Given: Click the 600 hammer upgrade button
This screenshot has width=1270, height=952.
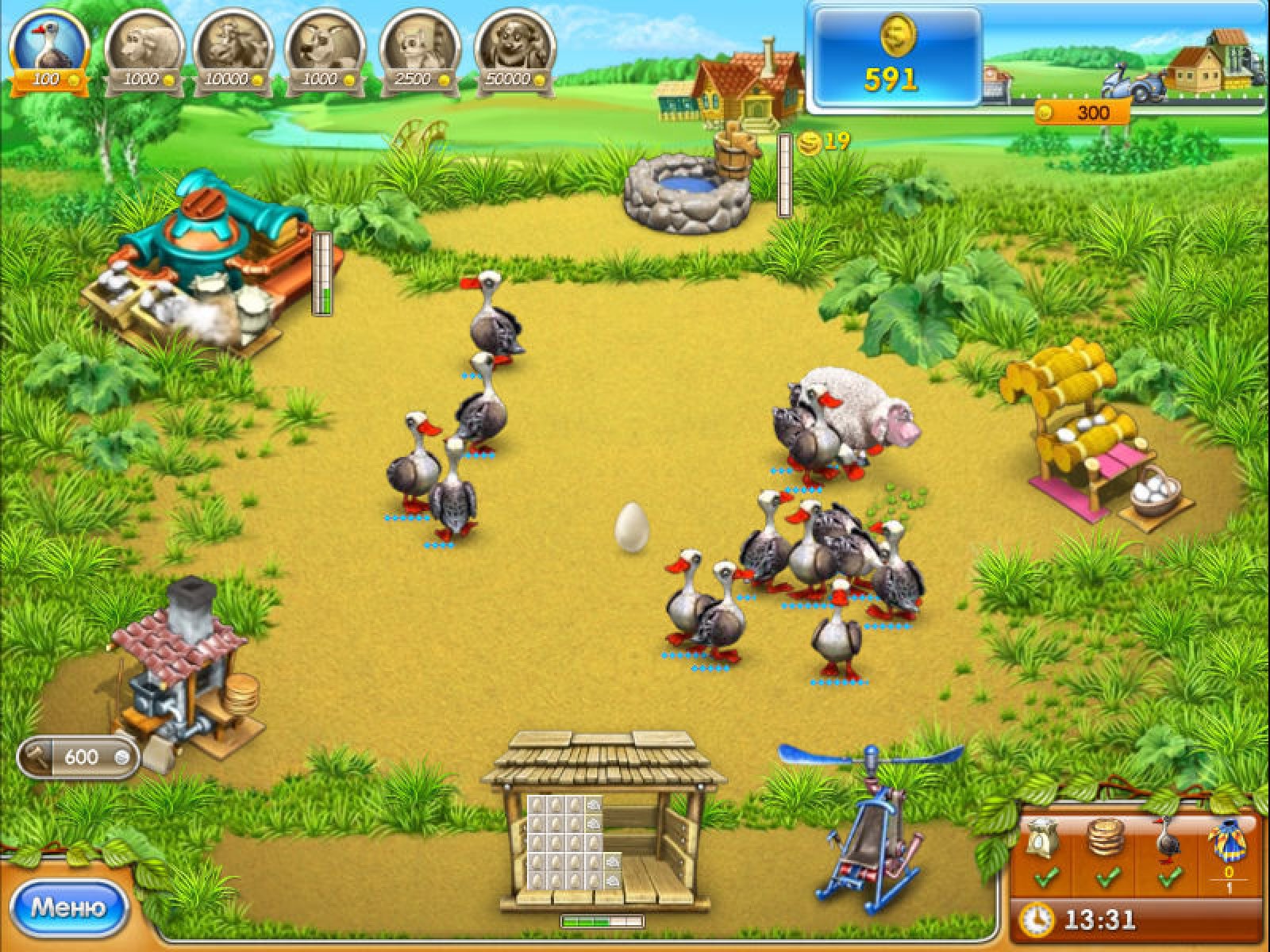Looking at the screenshot, I should [79, 757].
